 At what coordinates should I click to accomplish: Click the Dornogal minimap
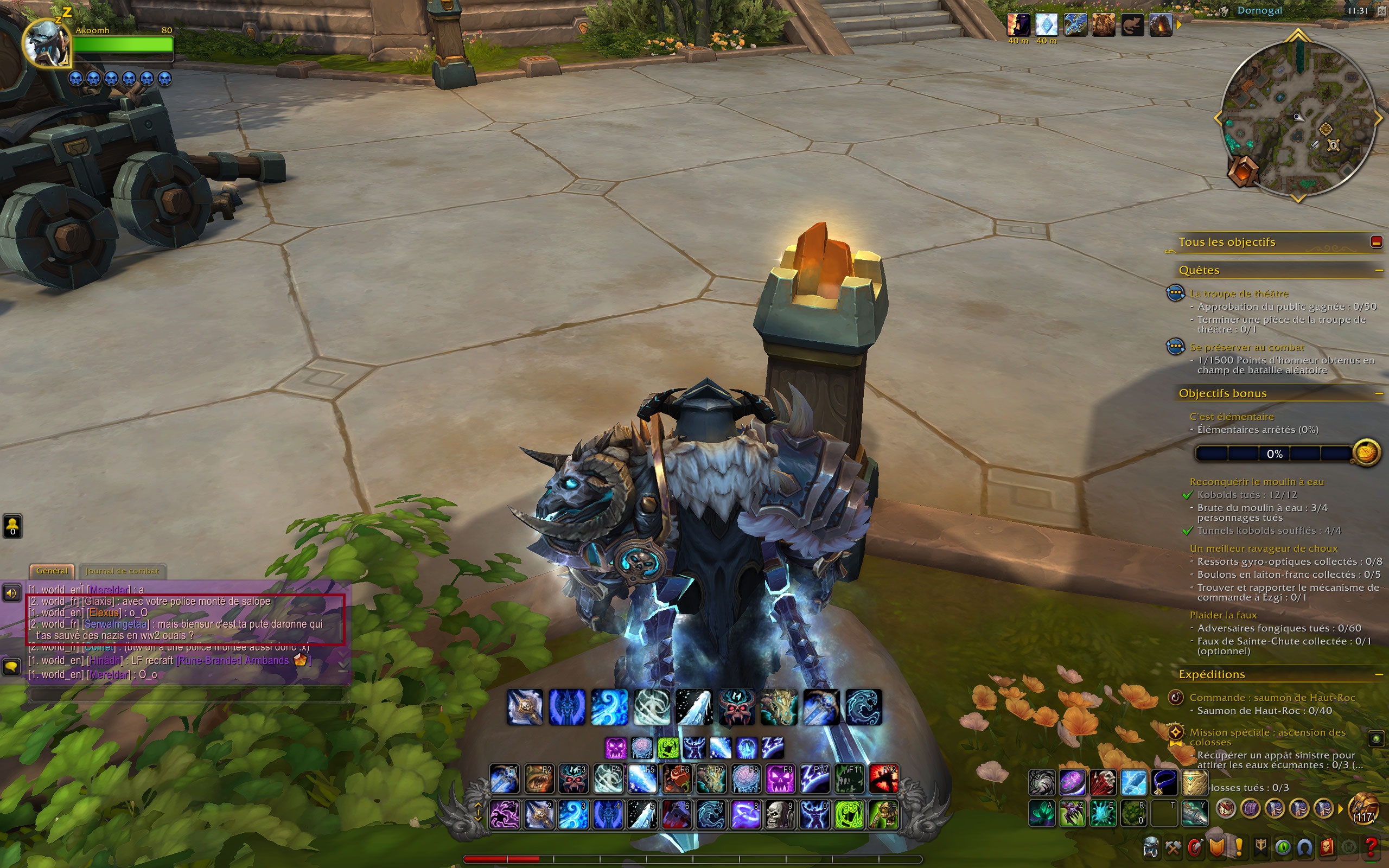pos(1297,118)
